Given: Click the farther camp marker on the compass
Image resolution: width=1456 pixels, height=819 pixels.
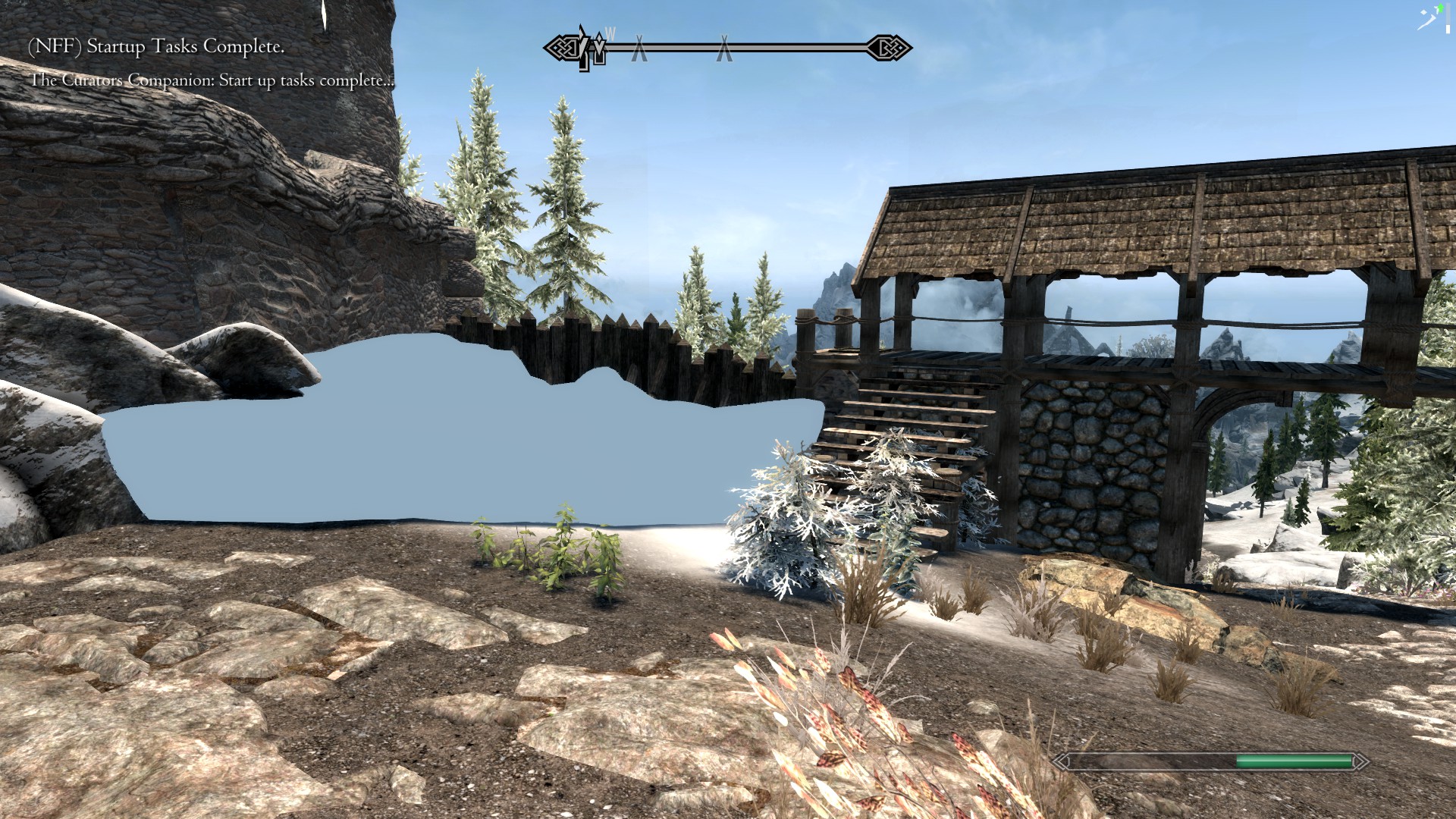Looking at the screenshot, I should [723, 48].
